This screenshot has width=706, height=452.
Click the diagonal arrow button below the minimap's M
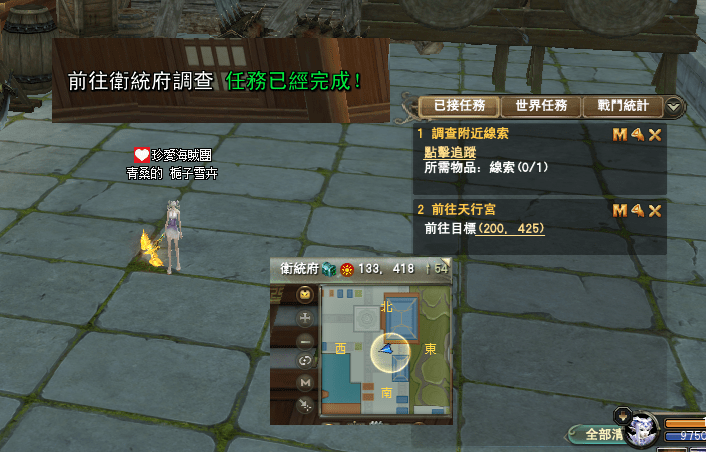pyautogui.click(x=305, y=402)
